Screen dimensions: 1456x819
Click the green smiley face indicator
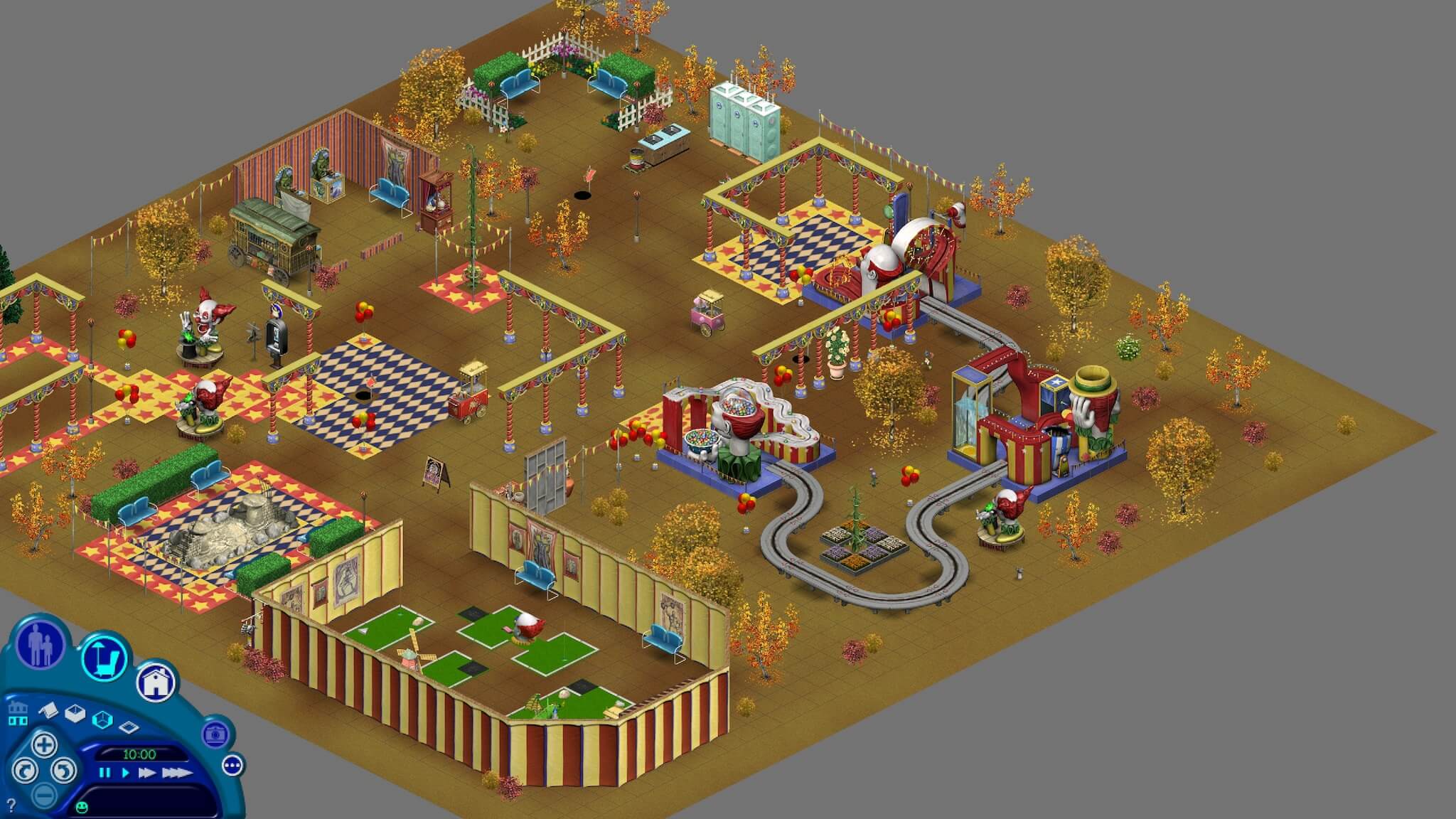point(82,808)
